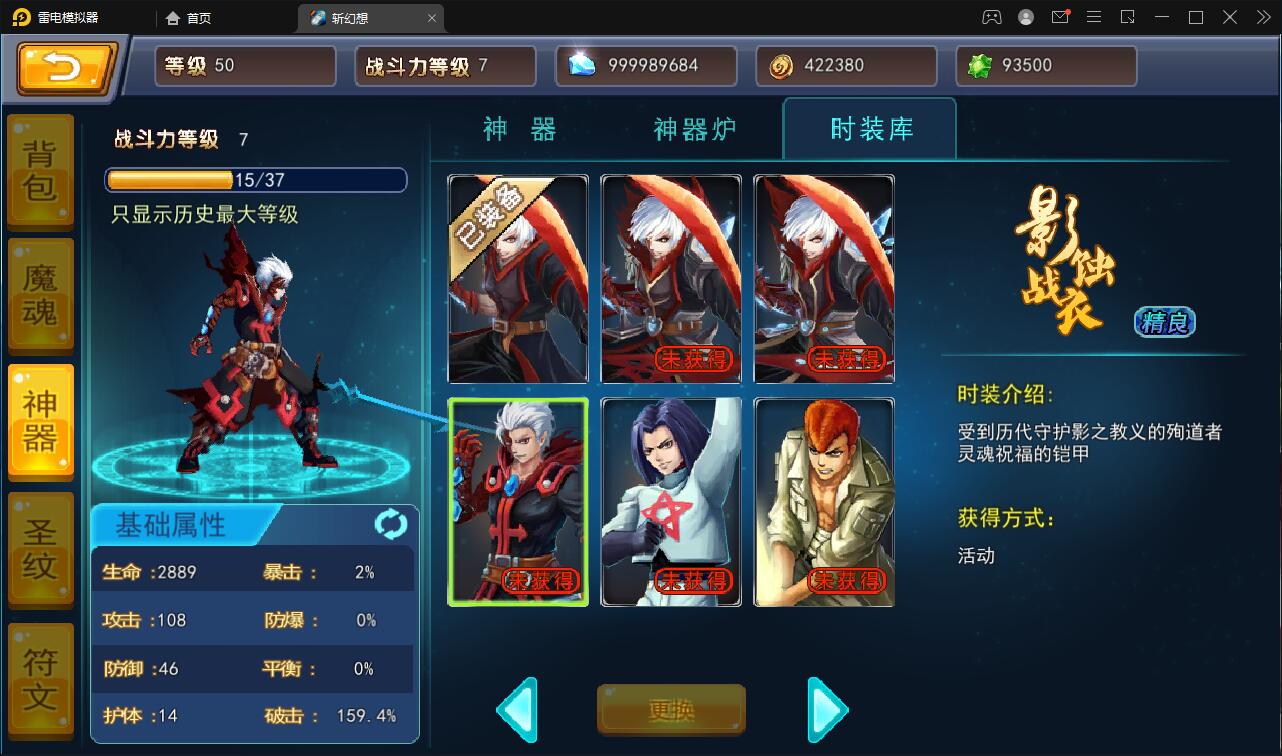Open the emulator hamburger menu
1282x756 pixels.
click(1094, 17)
